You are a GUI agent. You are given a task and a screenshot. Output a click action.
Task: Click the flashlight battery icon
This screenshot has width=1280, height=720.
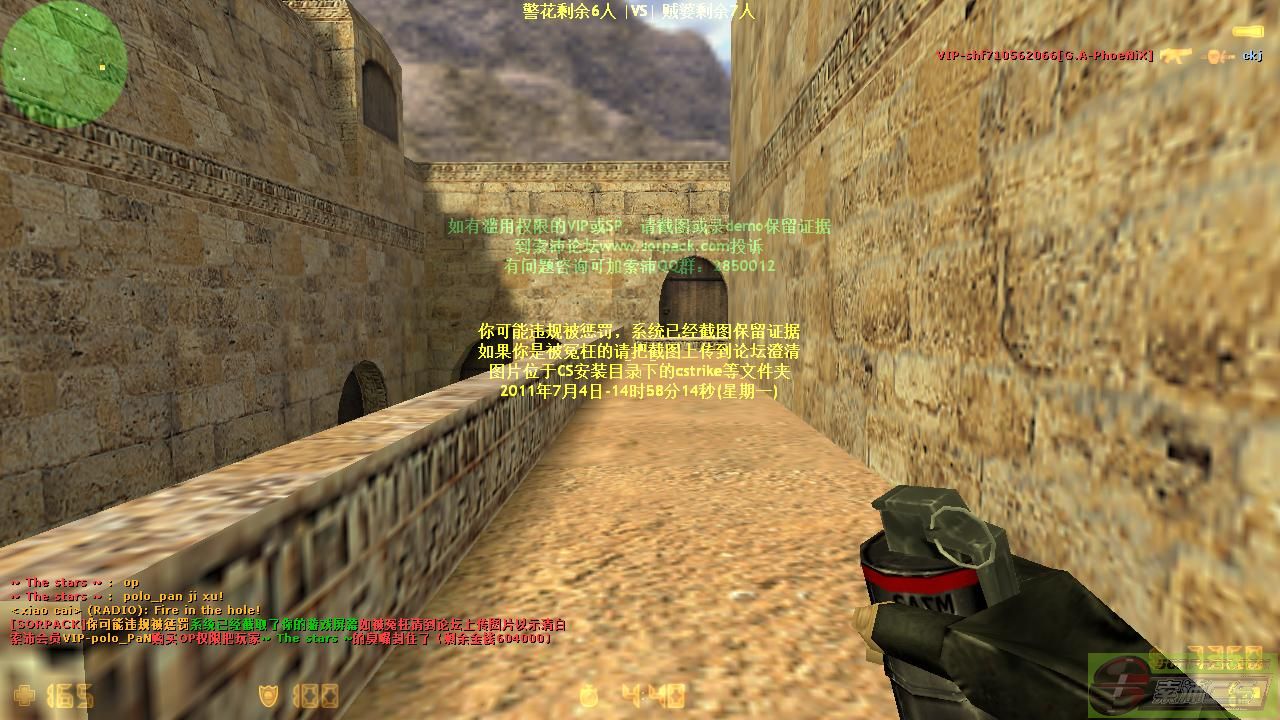pyautogui.click(x=1247, y=32)
